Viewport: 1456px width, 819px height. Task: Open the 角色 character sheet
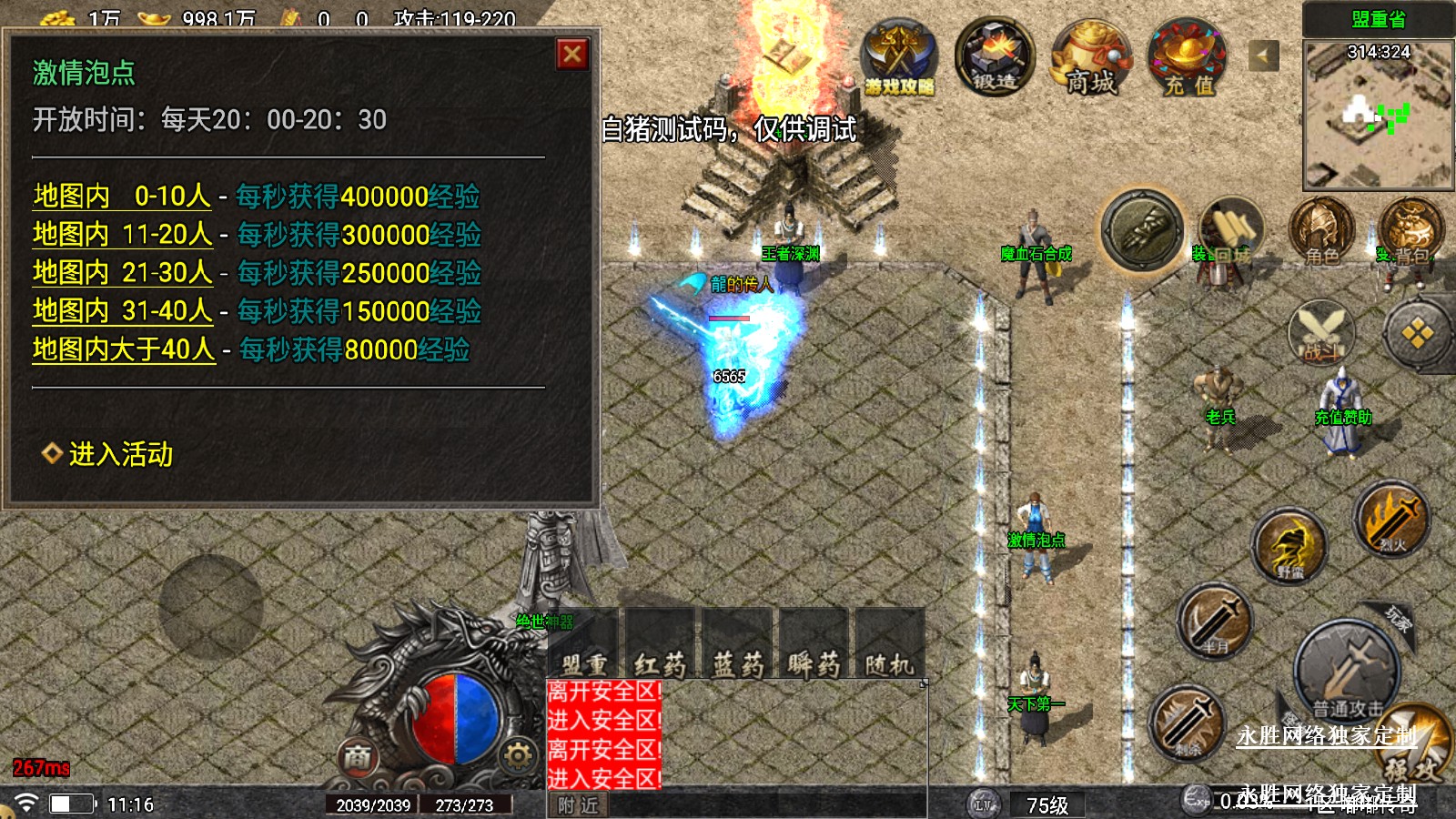click(x=1321, y=231)
